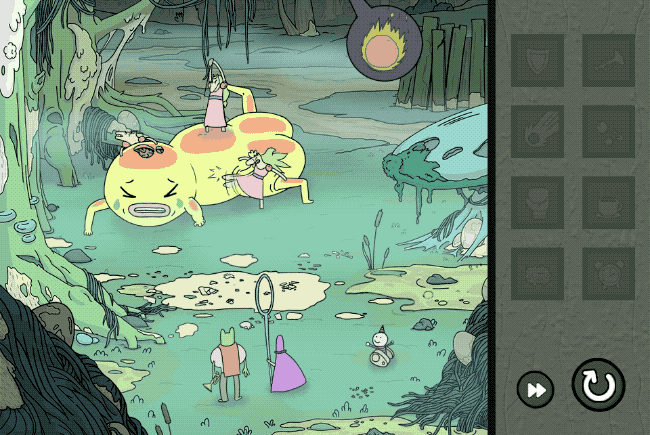Click the fast-forward button
This screenshot has height=435, width=650.
[x=536, y=389]
